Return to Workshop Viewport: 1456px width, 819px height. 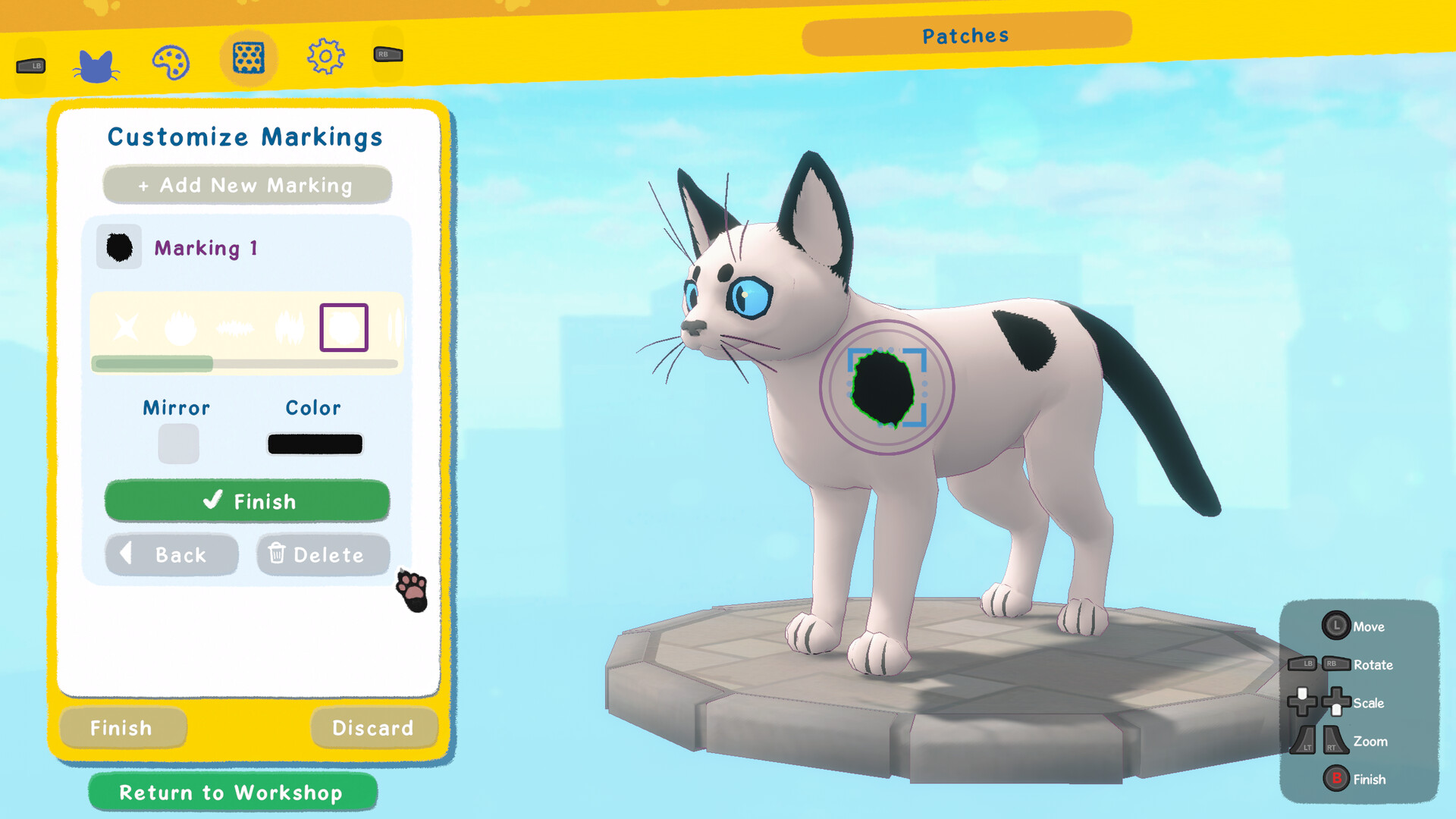pyautogui.click(x=232, y=792)
